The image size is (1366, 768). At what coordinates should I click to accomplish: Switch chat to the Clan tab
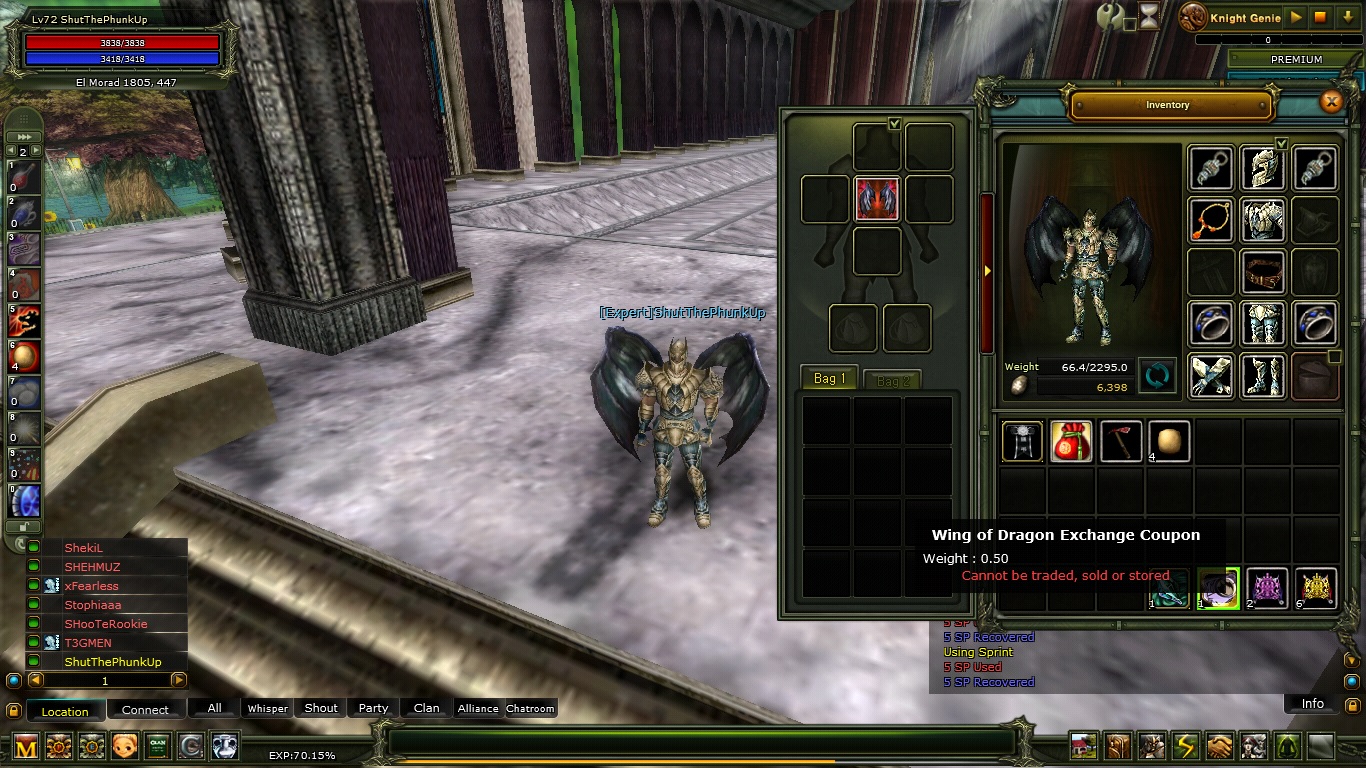coord(426,708)
